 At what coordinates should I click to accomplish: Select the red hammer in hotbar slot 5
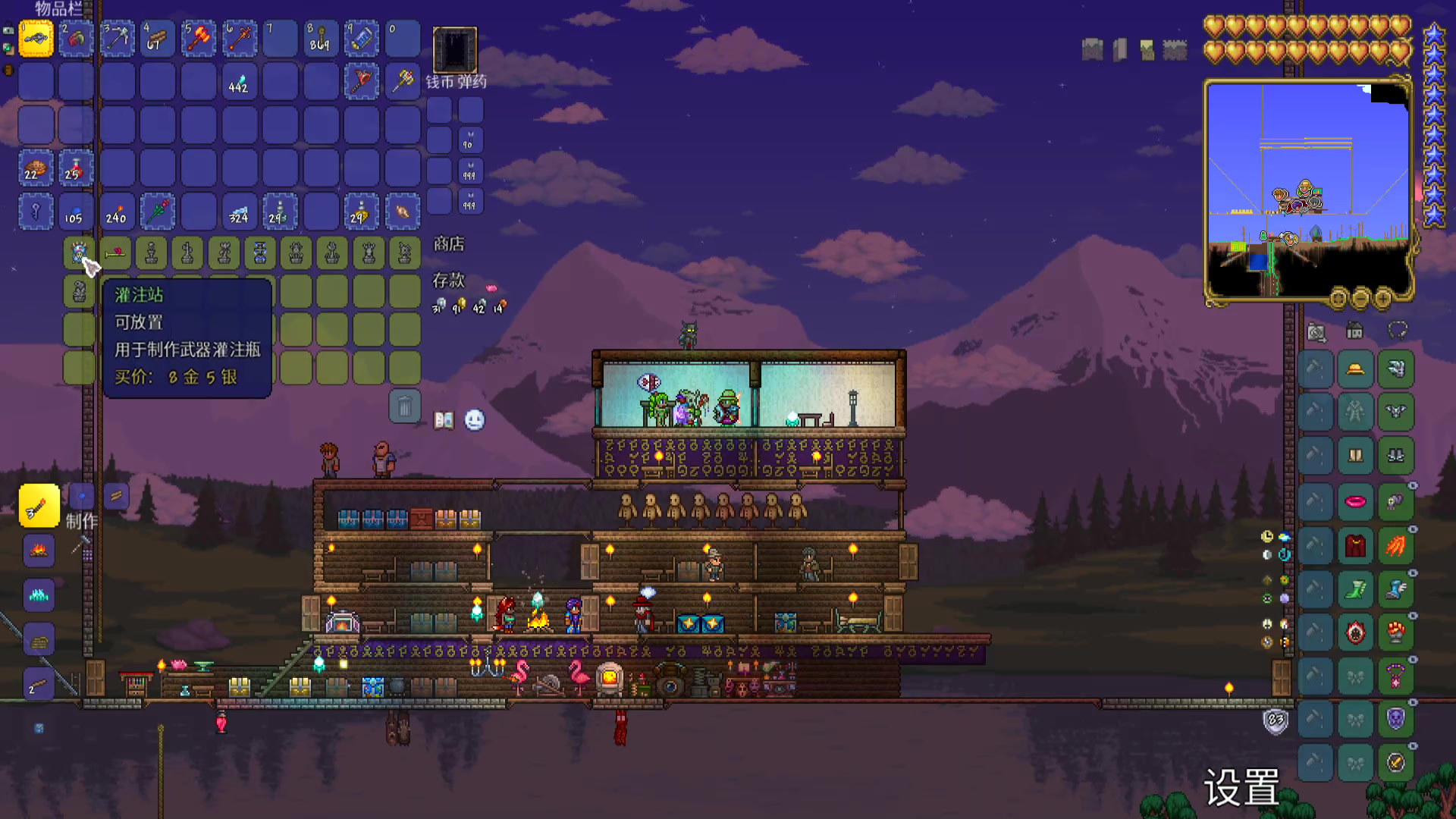(x=199, y=39)
